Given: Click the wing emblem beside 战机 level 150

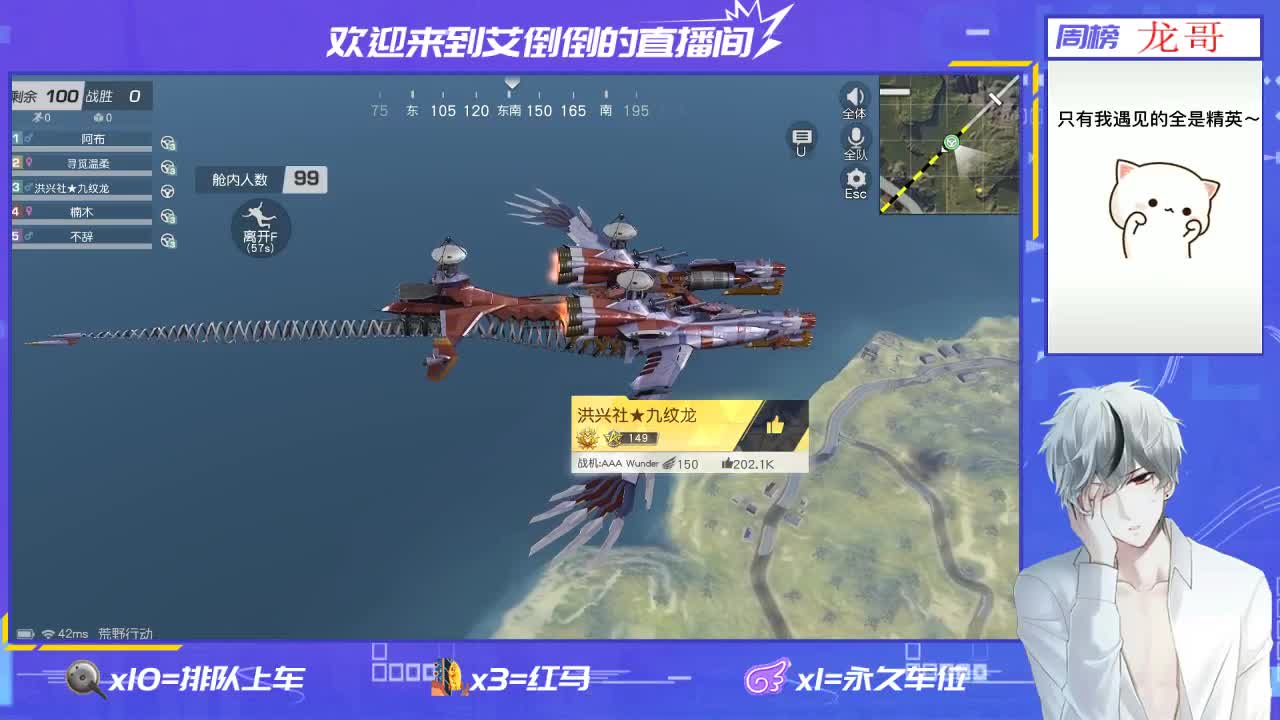Looking at the screenshot, I should [x=669, y=464].
